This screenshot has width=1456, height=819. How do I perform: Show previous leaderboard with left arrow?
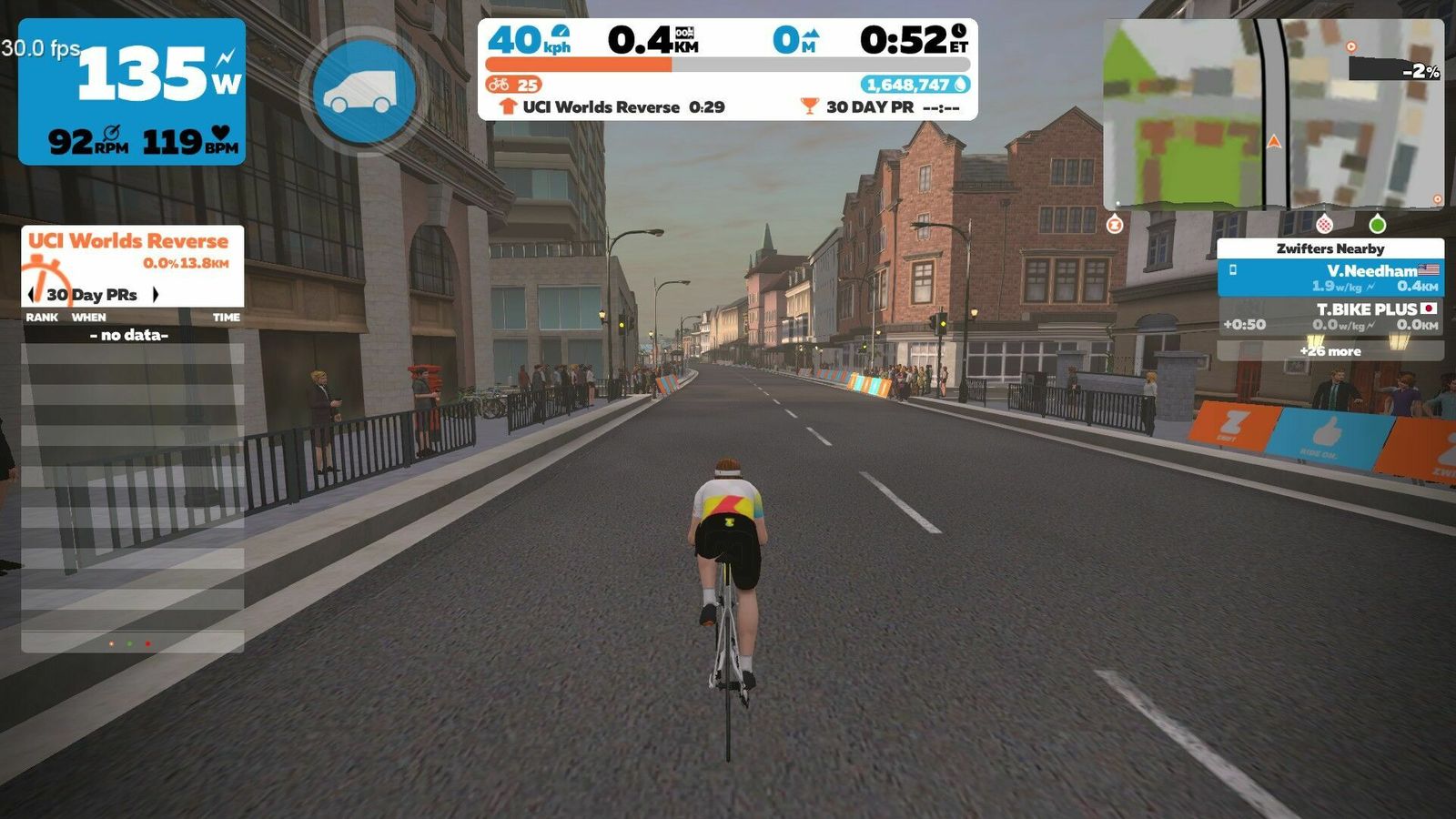coord(33,294)
